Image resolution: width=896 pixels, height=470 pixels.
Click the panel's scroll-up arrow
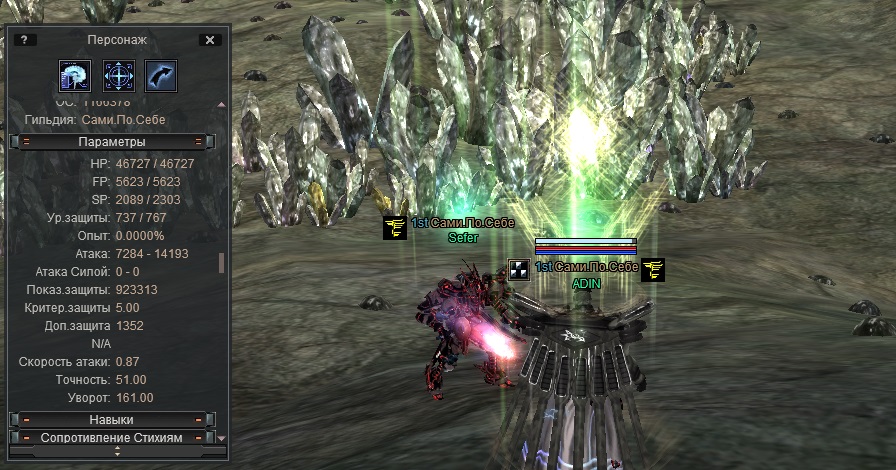(x=221, y=104)
